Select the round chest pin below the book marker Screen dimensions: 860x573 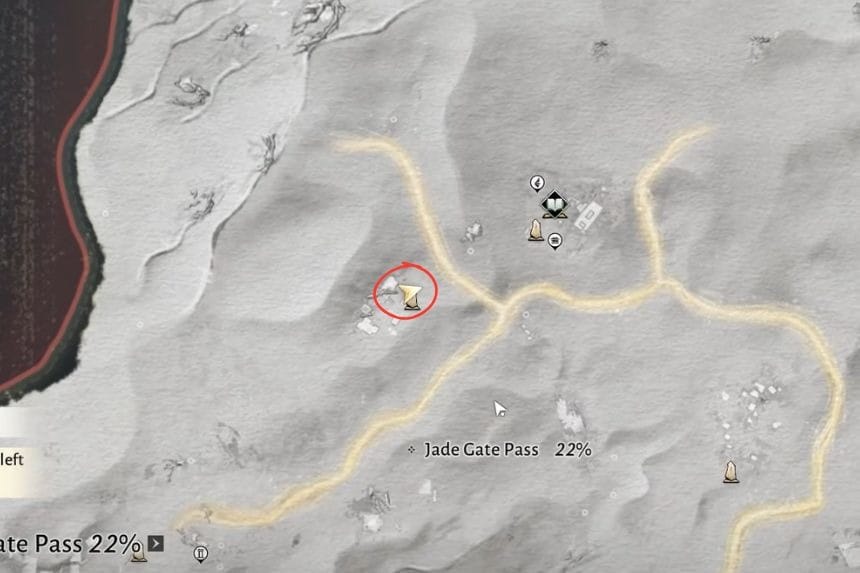555,241
